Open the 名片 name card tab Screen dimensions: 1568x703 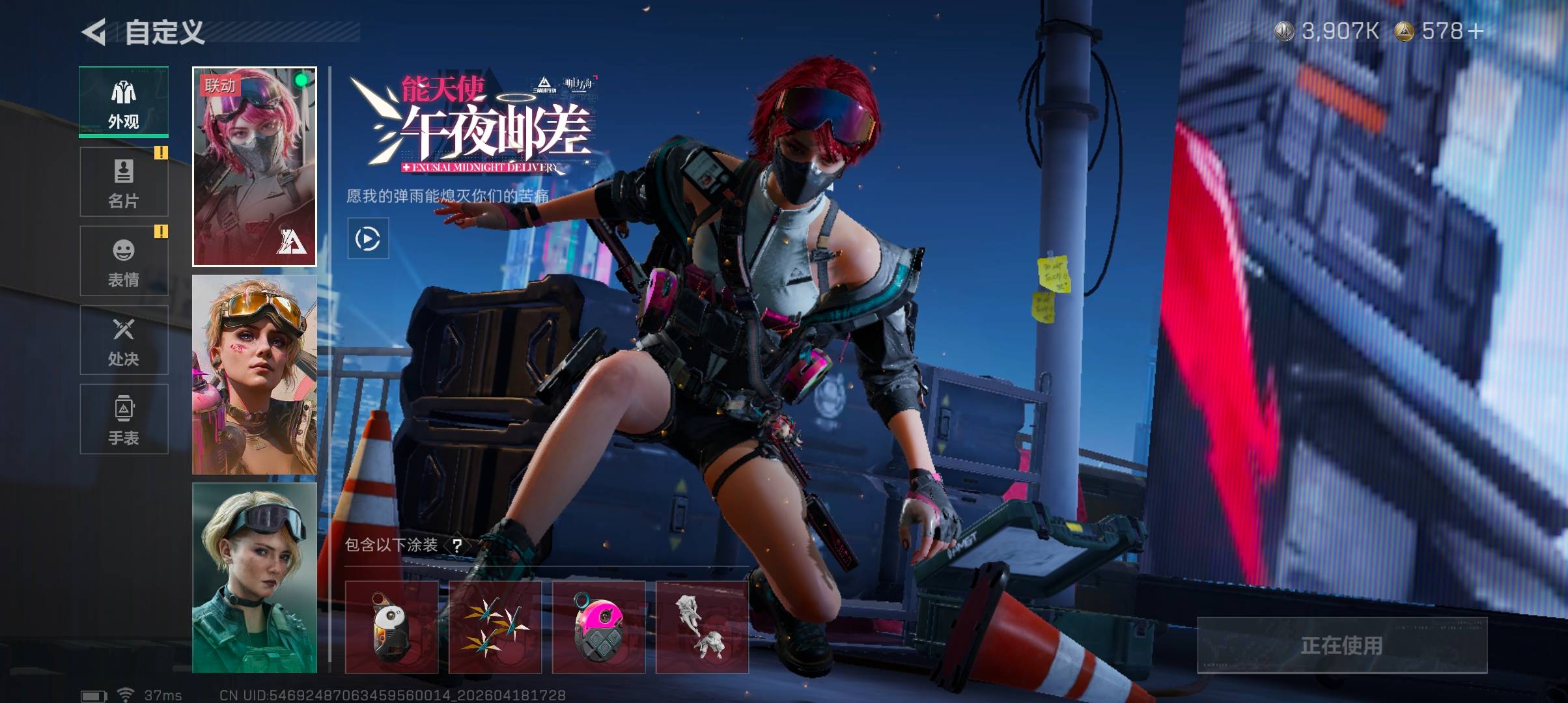point(124,182)
